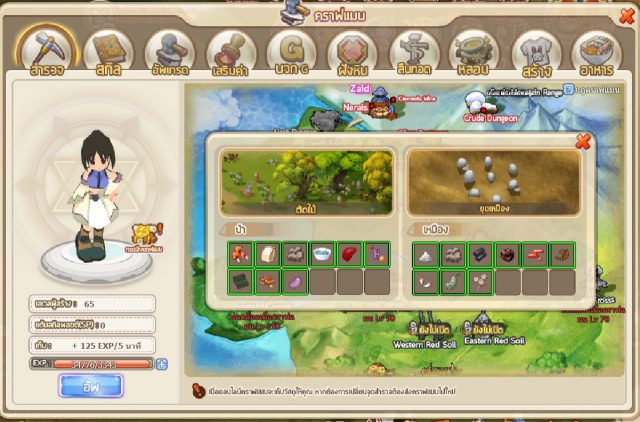Open the หลอม cauldron tab
Screen dimensions: 640x422
pyautogui.click(x=474, y=53)
